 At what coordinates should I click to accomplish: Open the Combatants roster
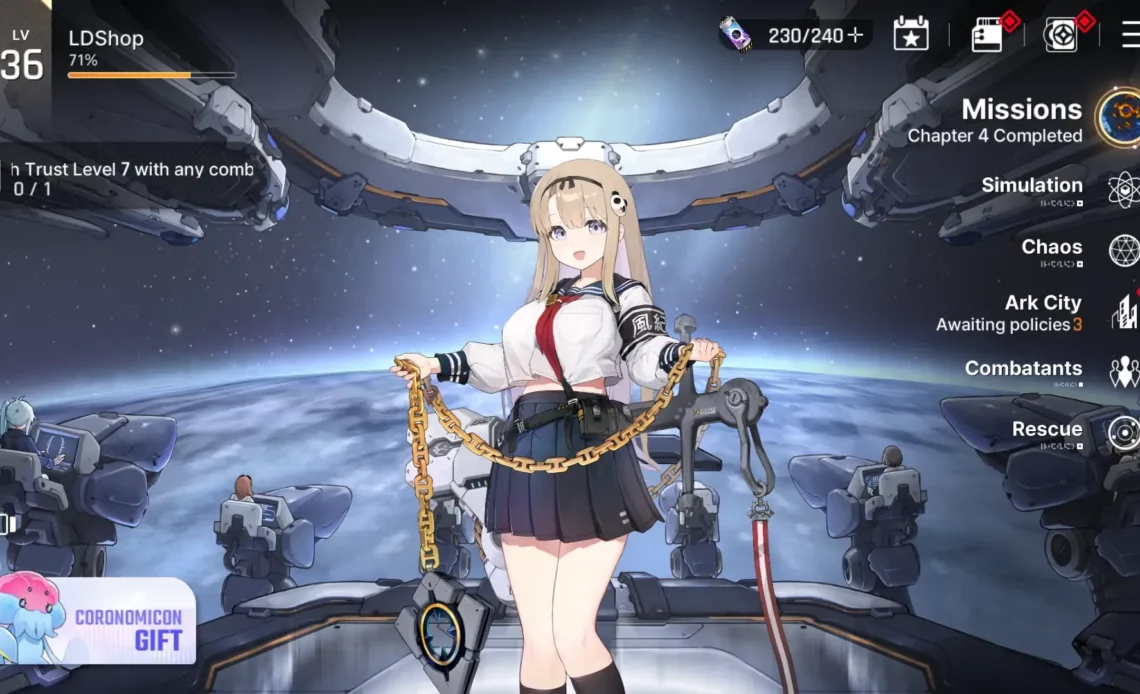(1023, 370)
